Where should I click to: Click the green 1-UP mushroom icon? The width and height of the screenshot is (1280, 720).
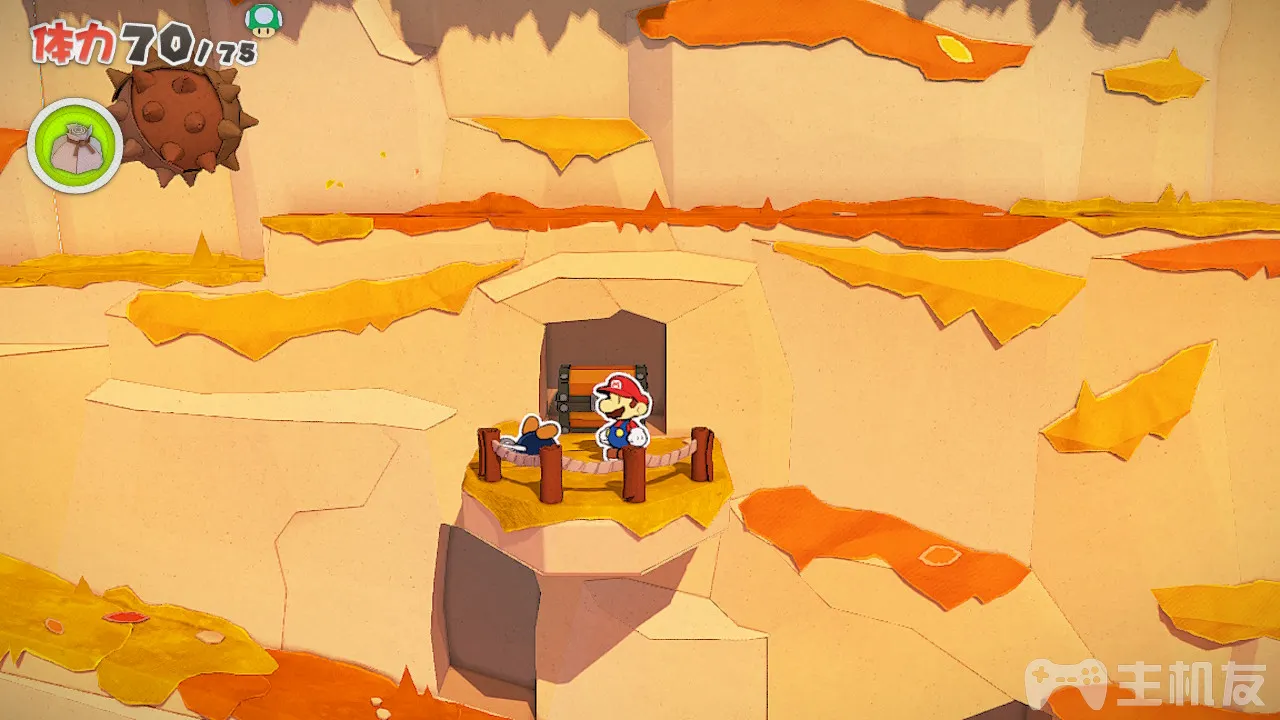(x=263, y=19)
